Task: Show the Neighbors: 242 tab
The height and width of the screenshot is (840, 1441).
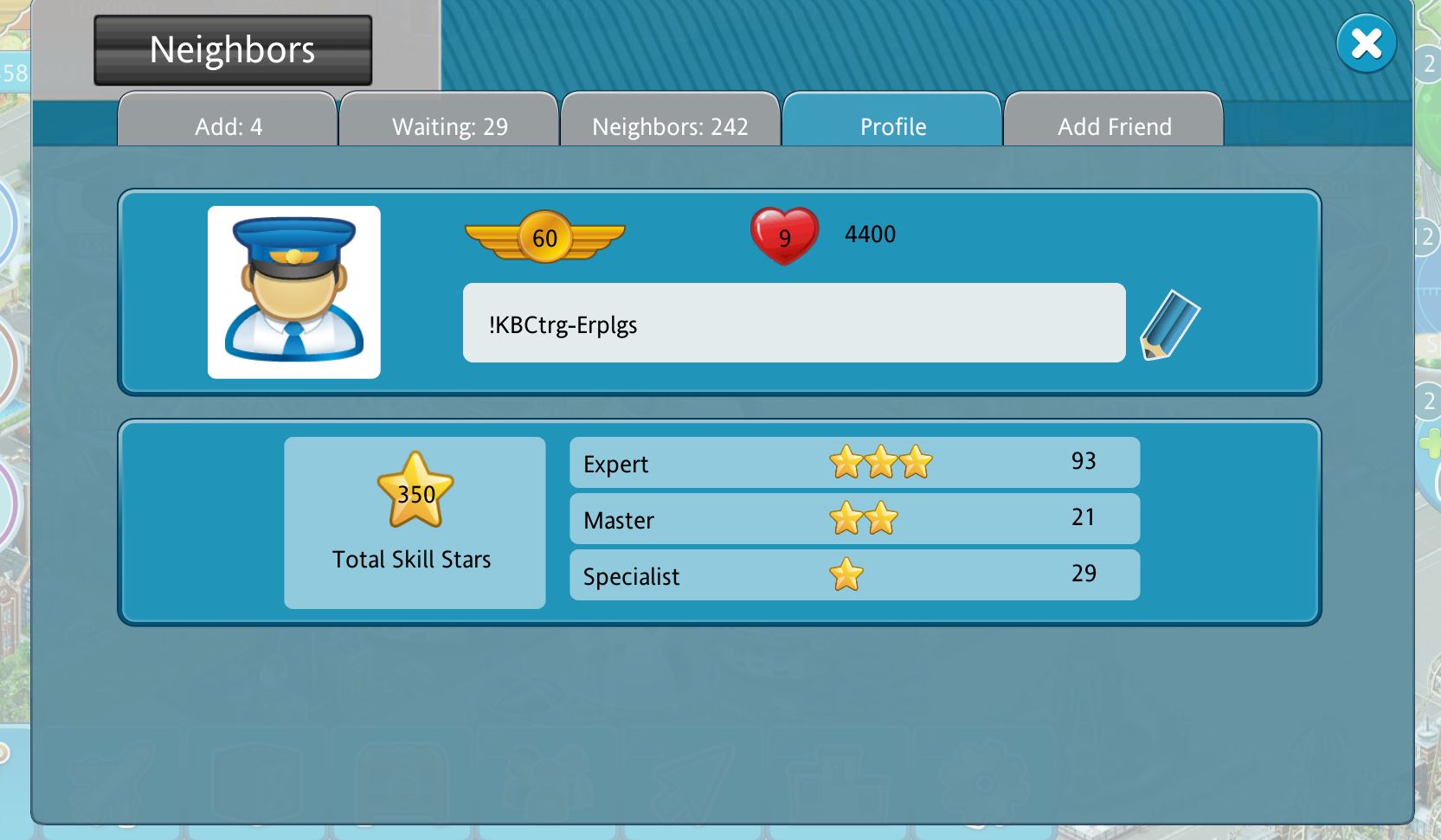Action: [x=670, y=124]
